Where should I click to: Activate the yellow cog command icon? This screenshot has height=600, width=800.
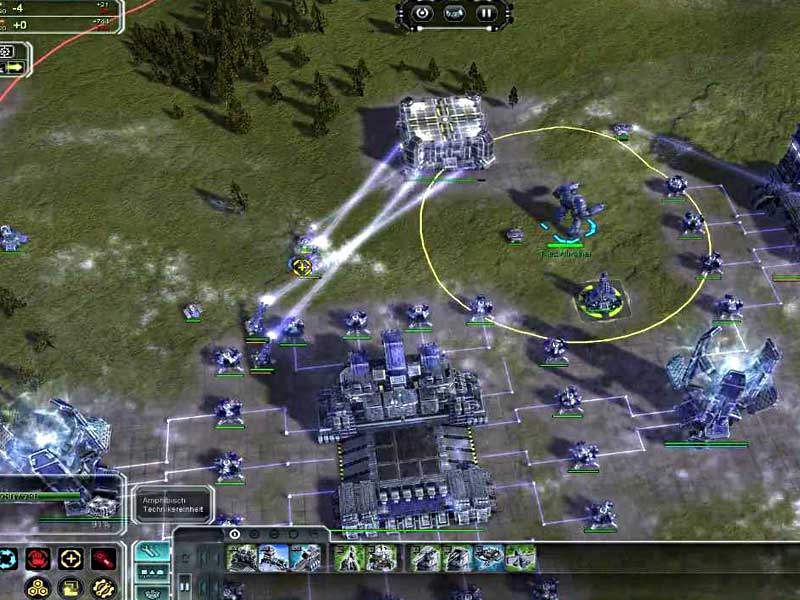tap(102, 587)
